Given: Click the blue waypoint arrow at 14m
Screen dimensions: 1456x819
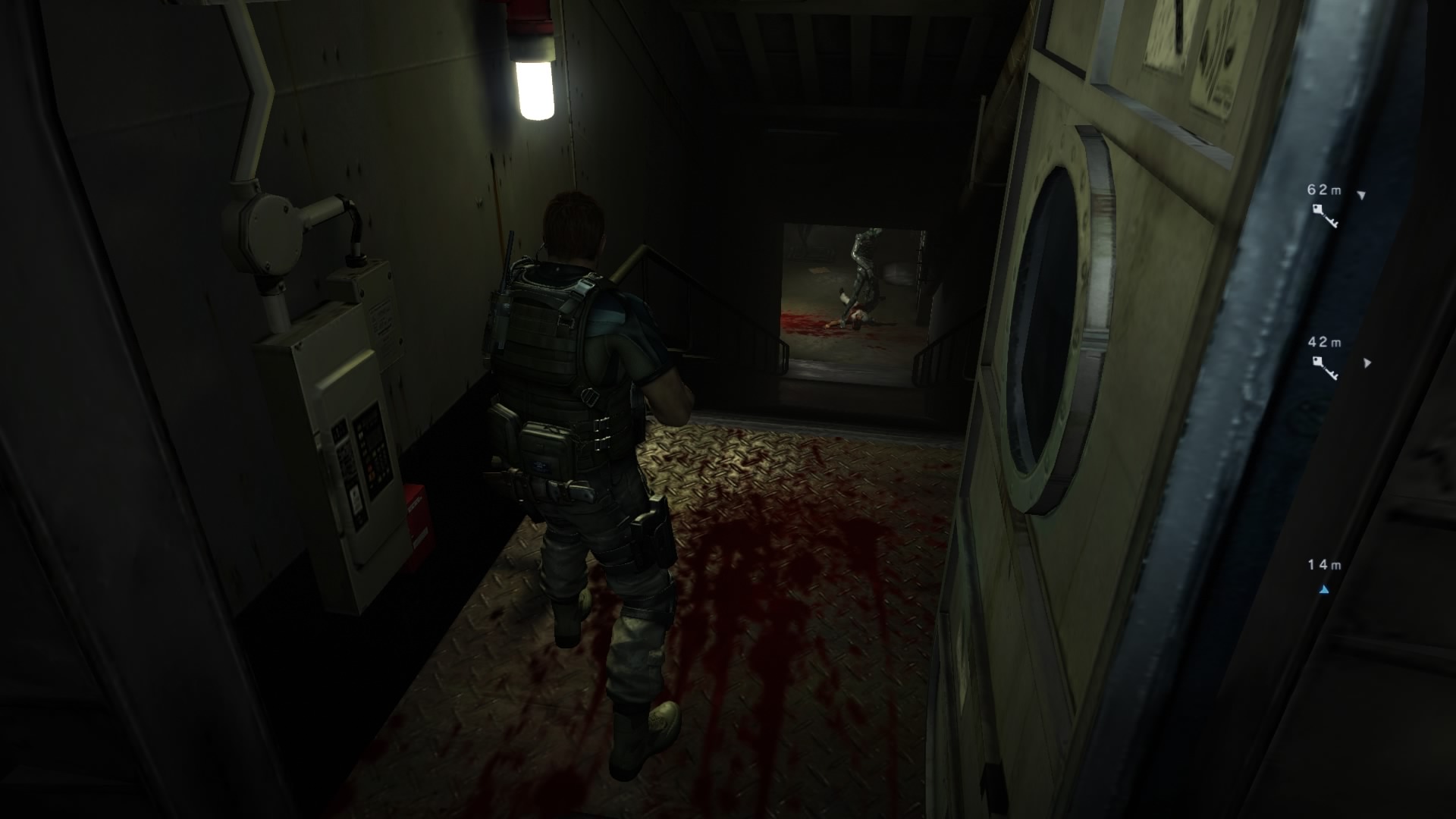Looking at the screenshot, I should point(1324,588).
